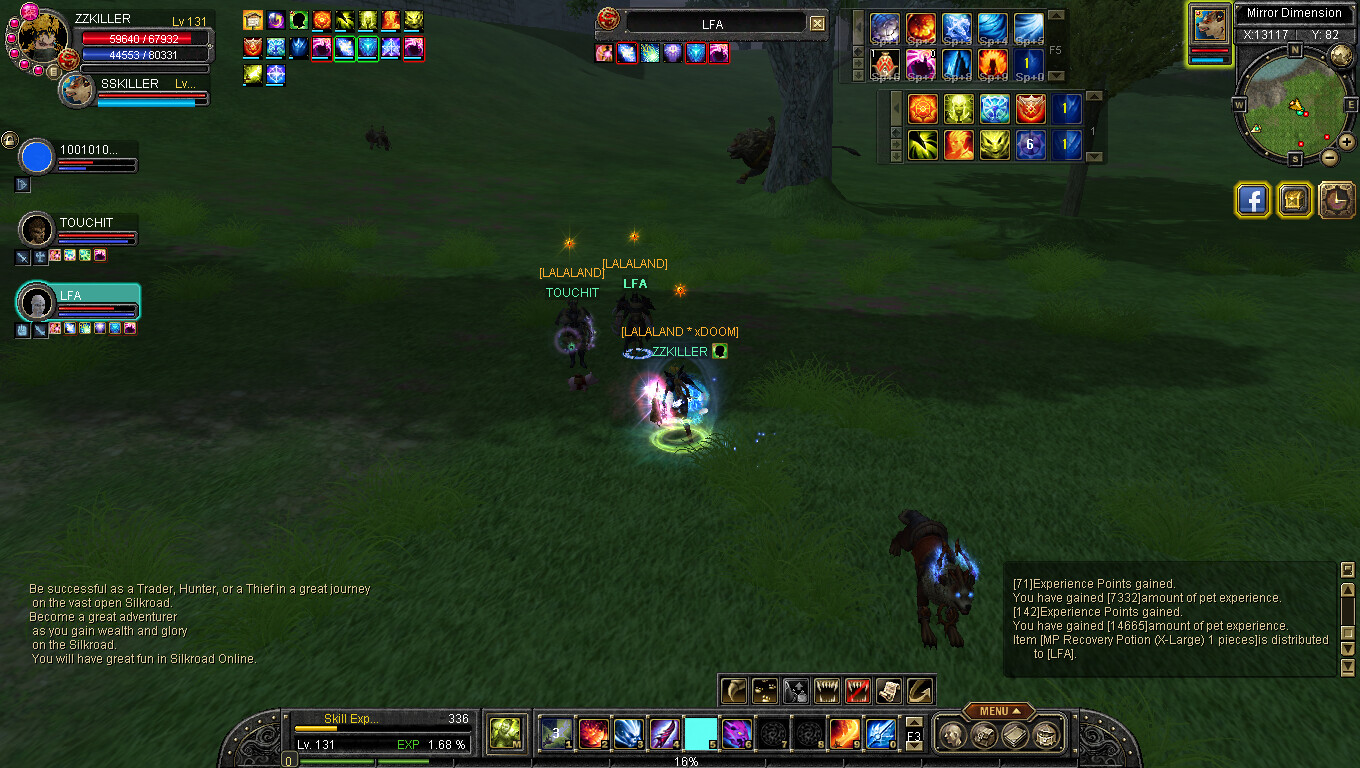Click the green character icon marked M
The width and height of the screenshot is (1360, 768).
(505, 734)
